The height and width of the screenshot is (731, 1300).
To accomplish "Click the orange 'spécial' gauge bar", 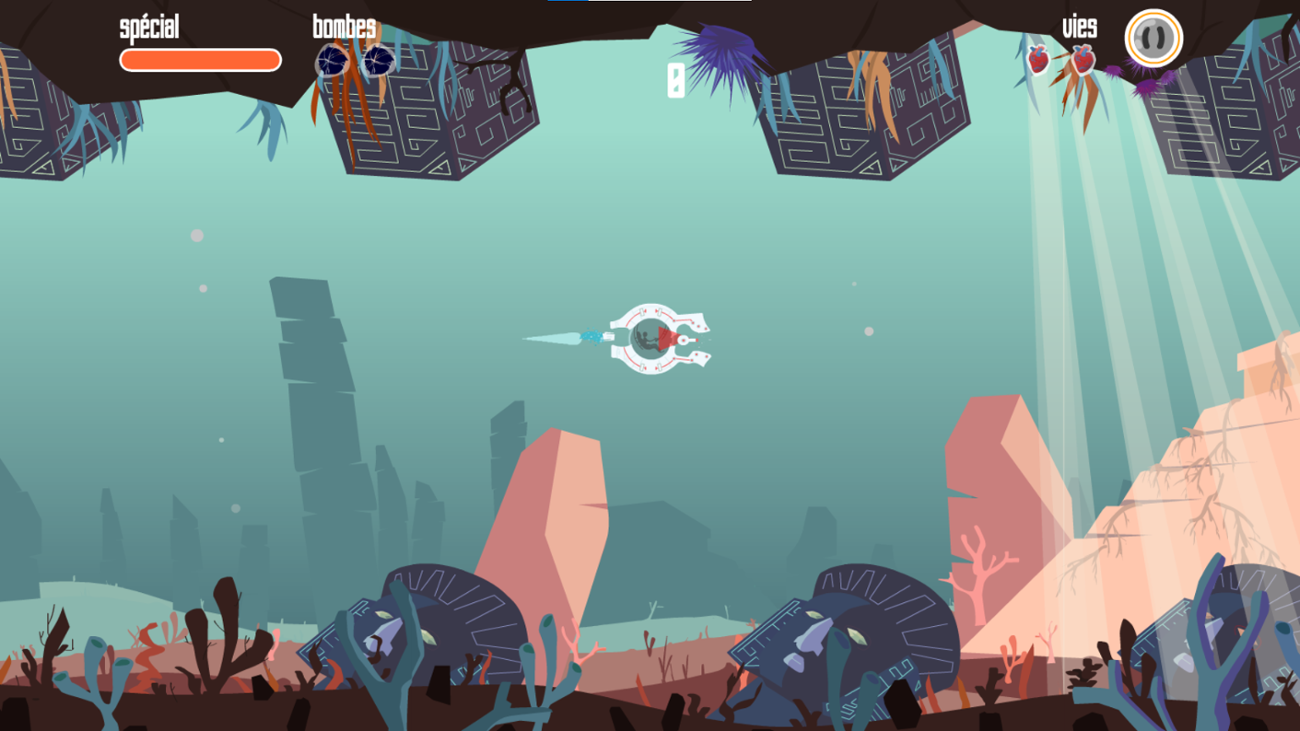I will click(x=198, y=58).
